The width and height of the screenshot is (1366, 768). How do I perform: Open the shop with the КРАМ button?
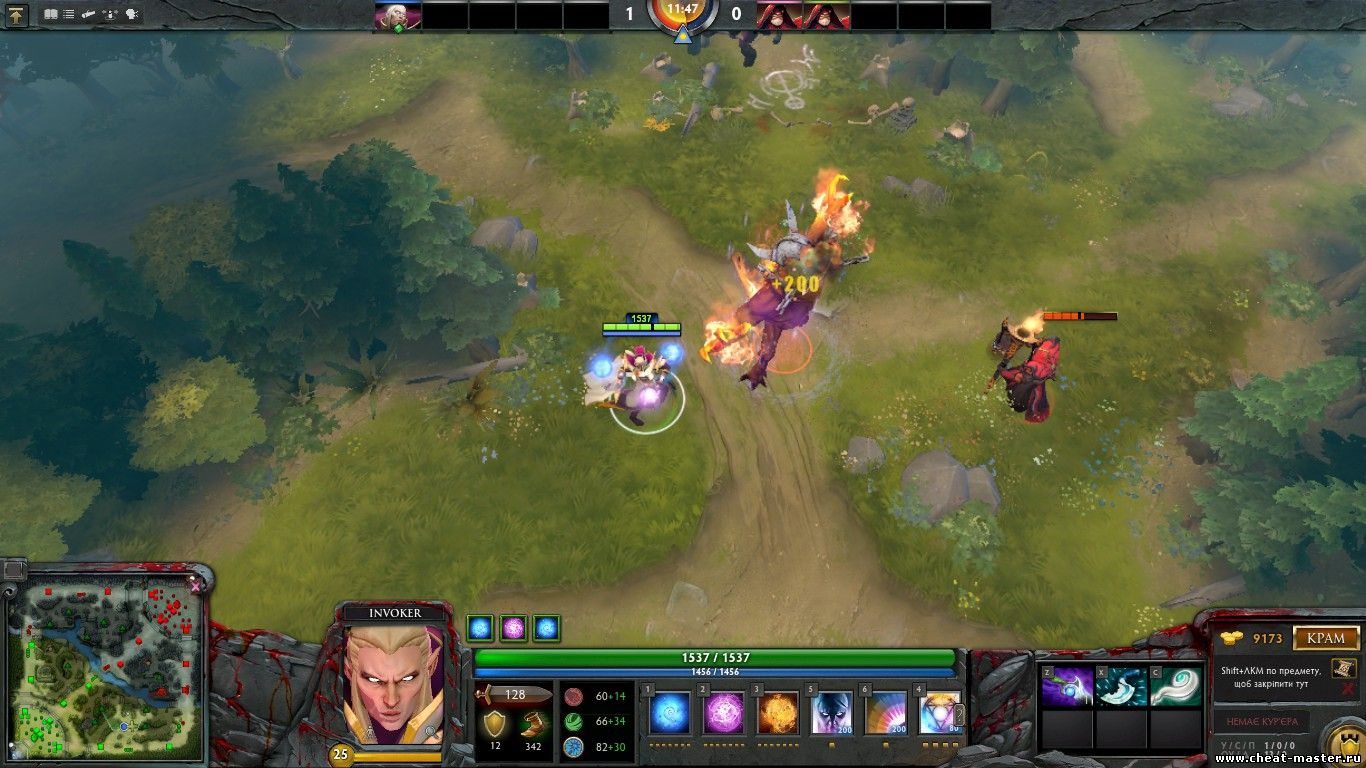[x=1327, y=638]
